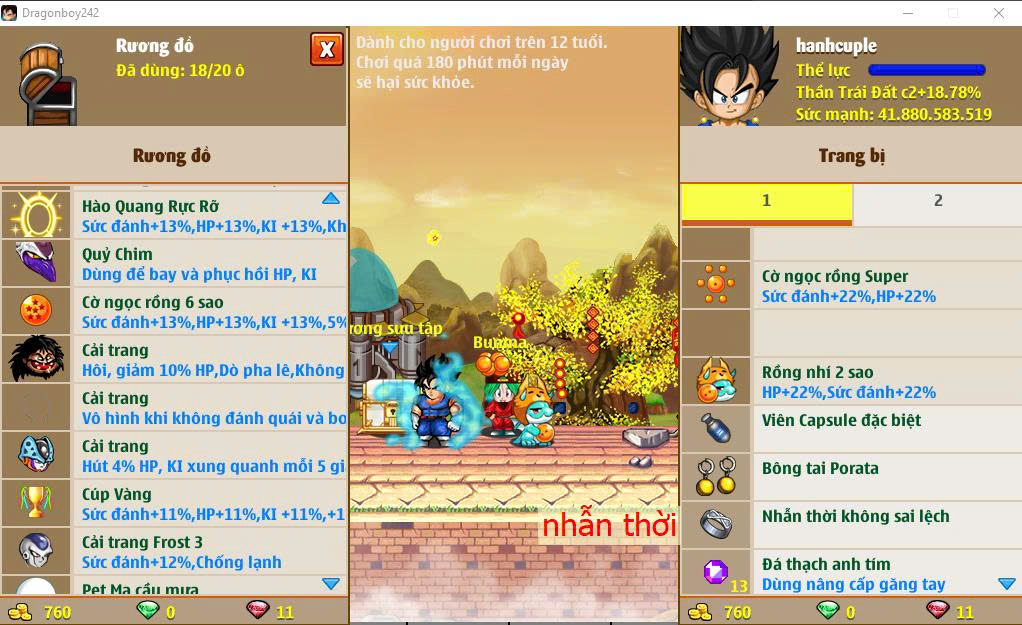This screenshot has height=625, width=1022.
Task: Switch to equipment tab 2
Action: [x=937, y=201]
